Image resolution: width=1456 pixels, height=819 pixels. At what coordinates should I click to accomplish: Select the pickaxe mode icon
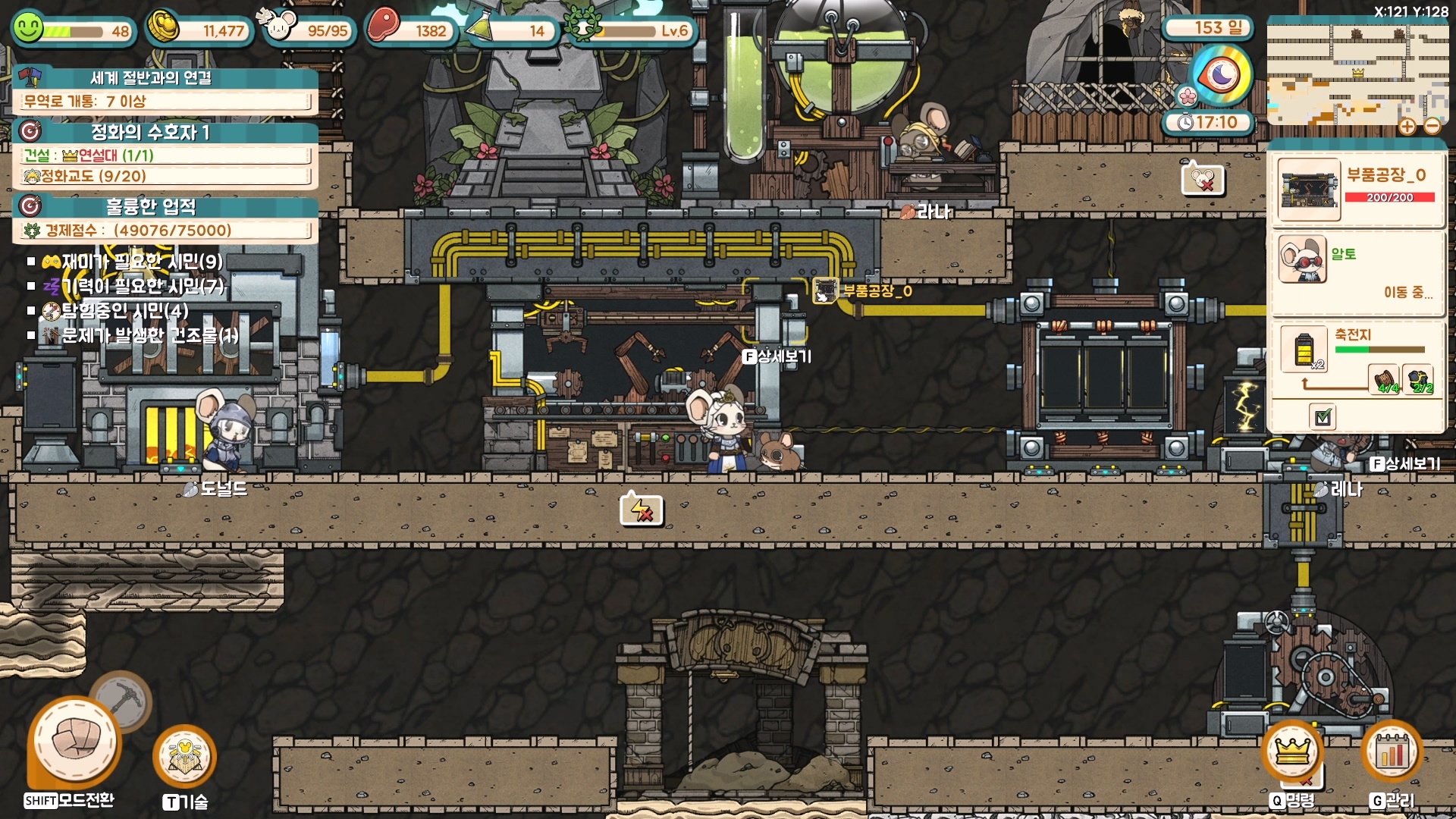[x=121, y=699]
